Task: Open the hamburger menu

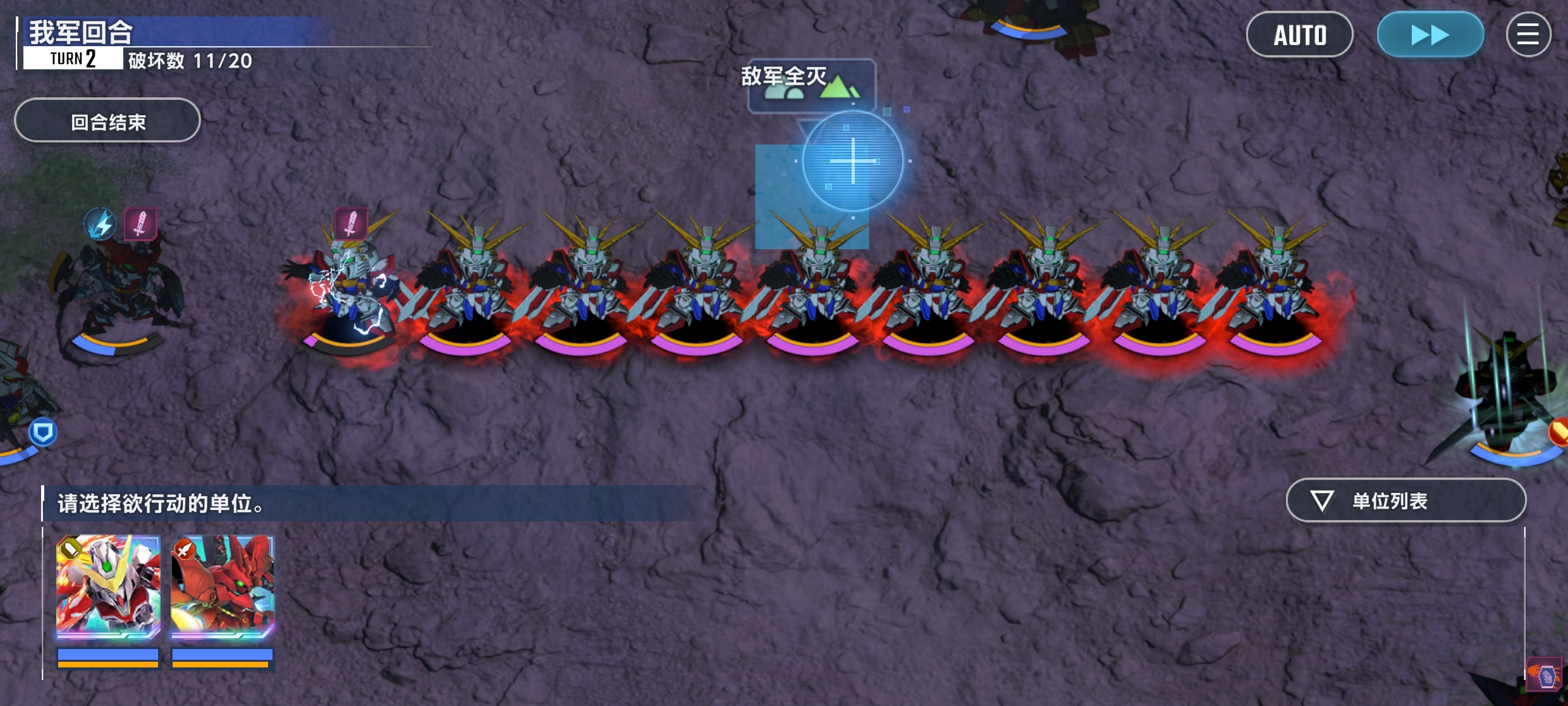Action: point(1528,35)
